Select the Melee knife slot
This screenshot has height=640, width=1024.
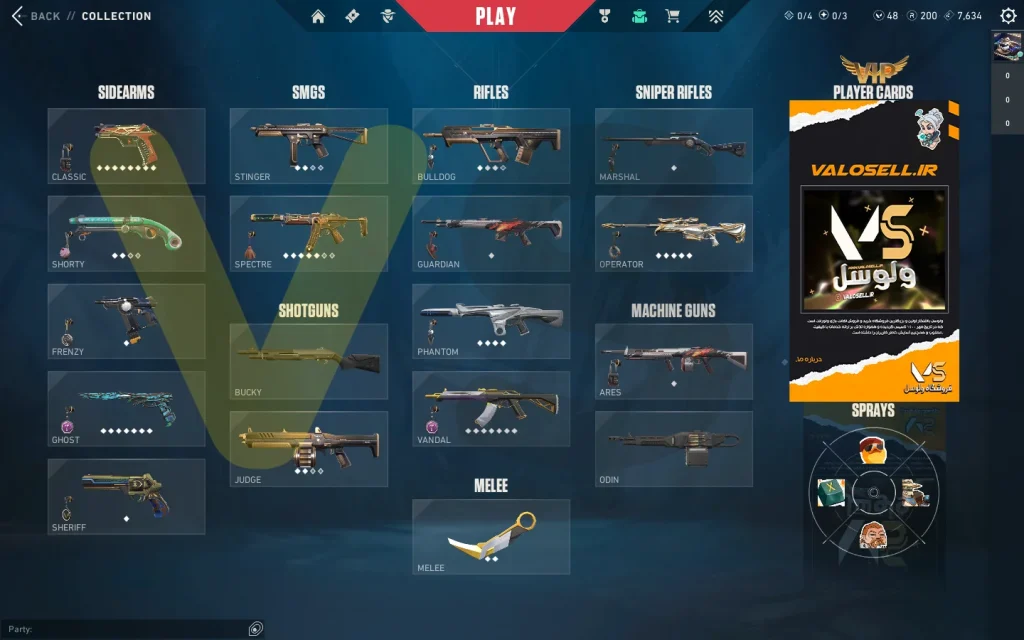[x=491, y=537]
